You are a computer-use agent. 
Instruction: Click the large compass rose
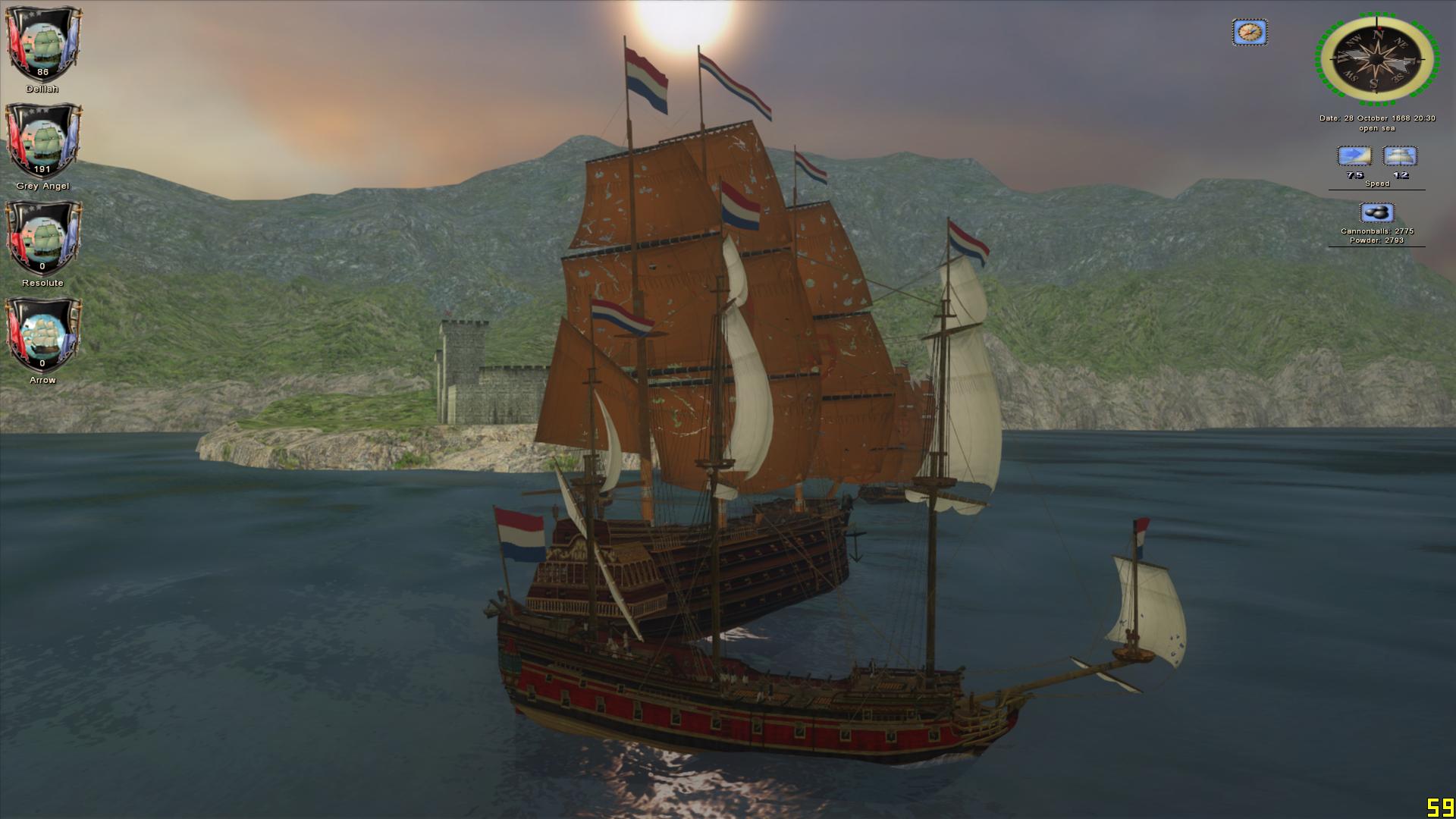tap(1376, 58)
